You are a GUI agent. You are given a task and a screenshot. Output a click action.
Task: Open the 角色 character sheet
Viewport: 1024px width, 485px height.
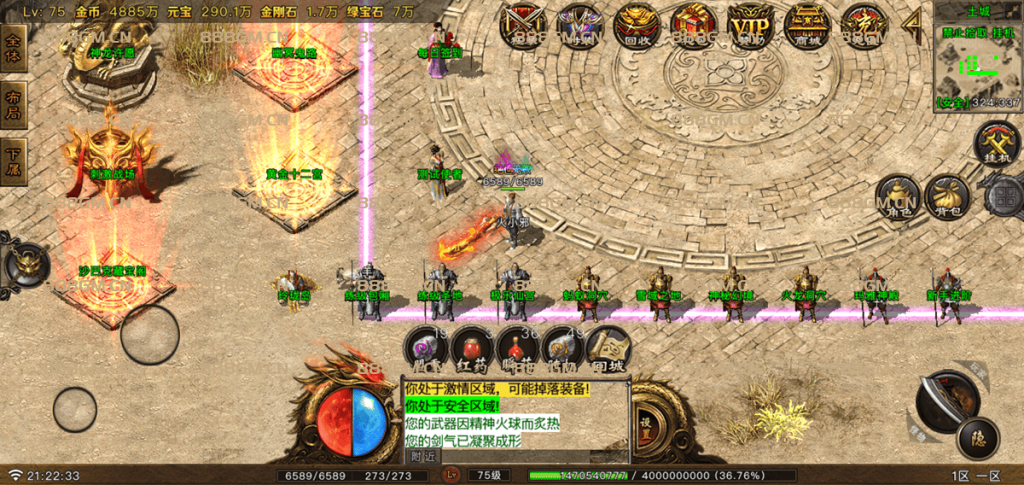[x=895, y=196]
